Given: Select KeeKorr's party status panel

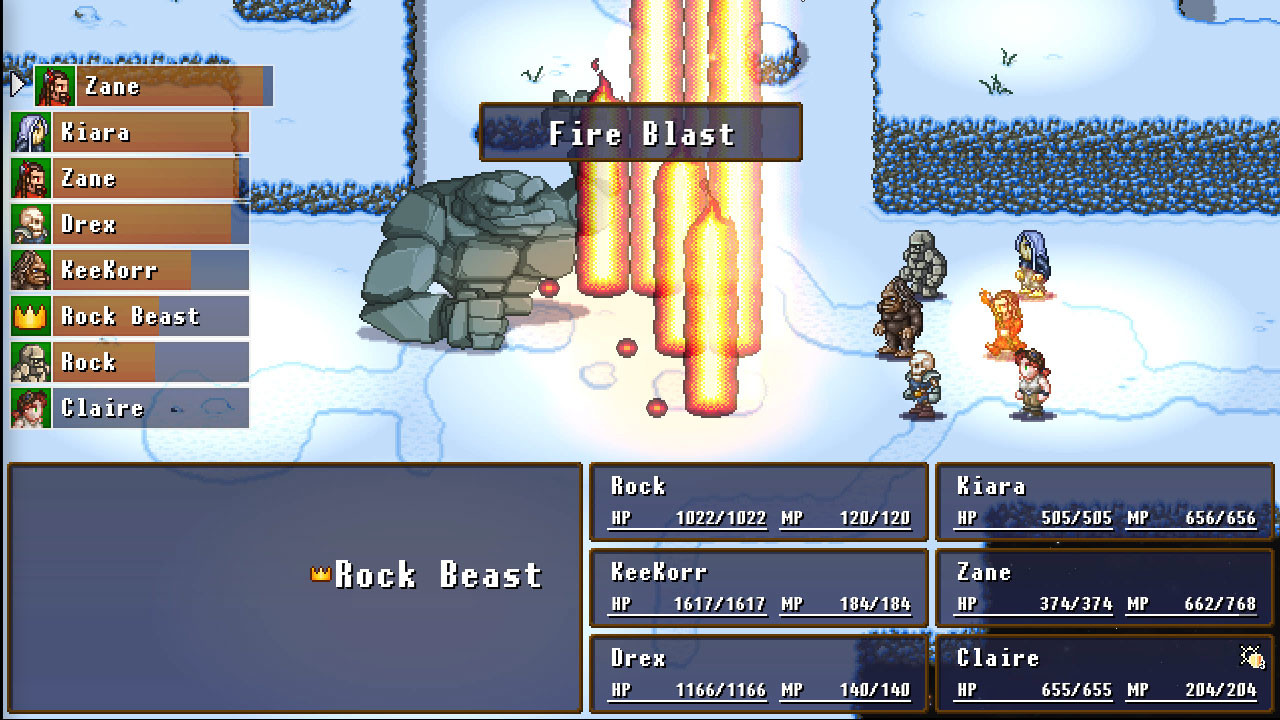Looking at the screenshot, I should 759,588.
